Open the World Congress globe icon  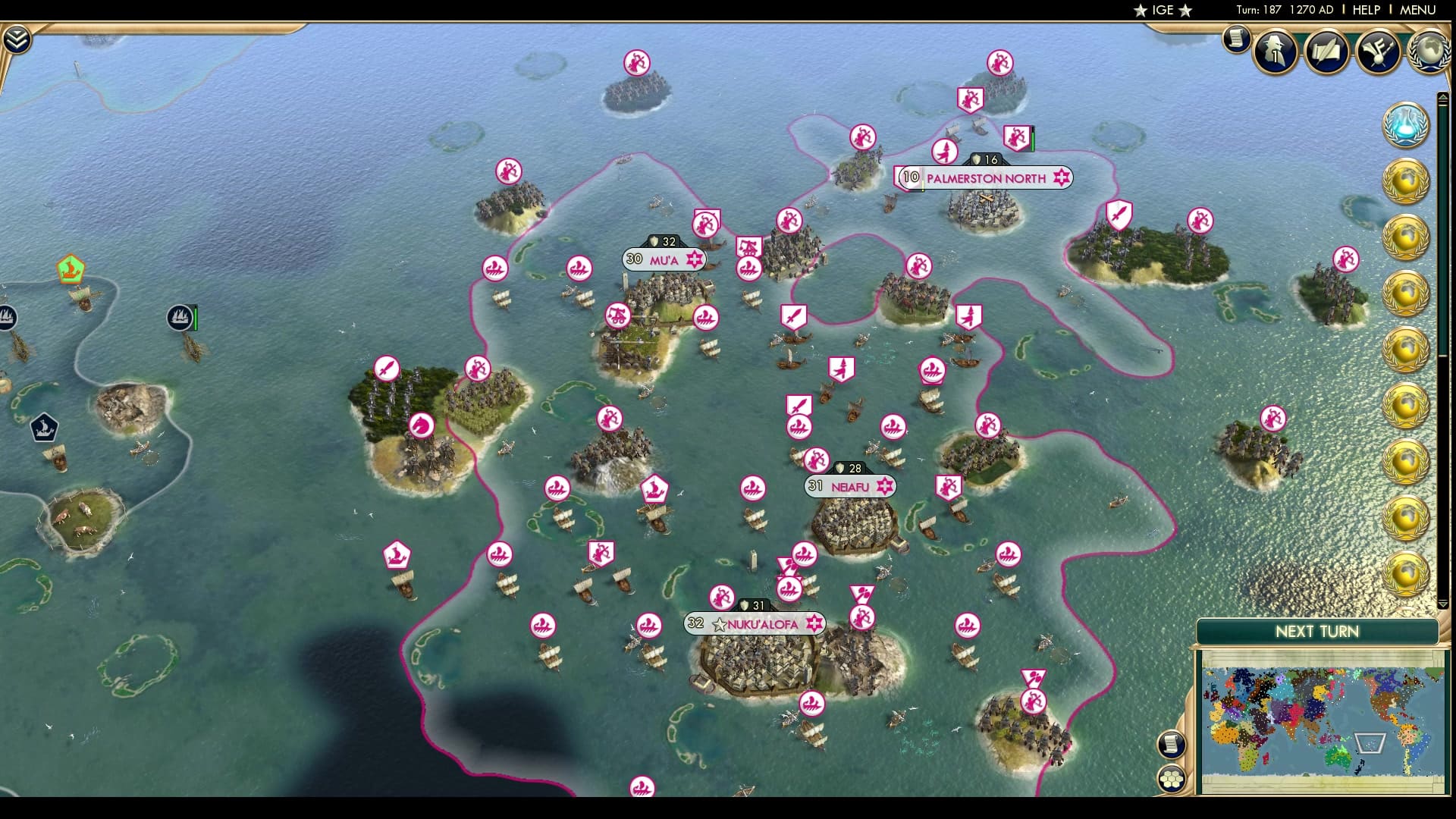click(1431, 52)
